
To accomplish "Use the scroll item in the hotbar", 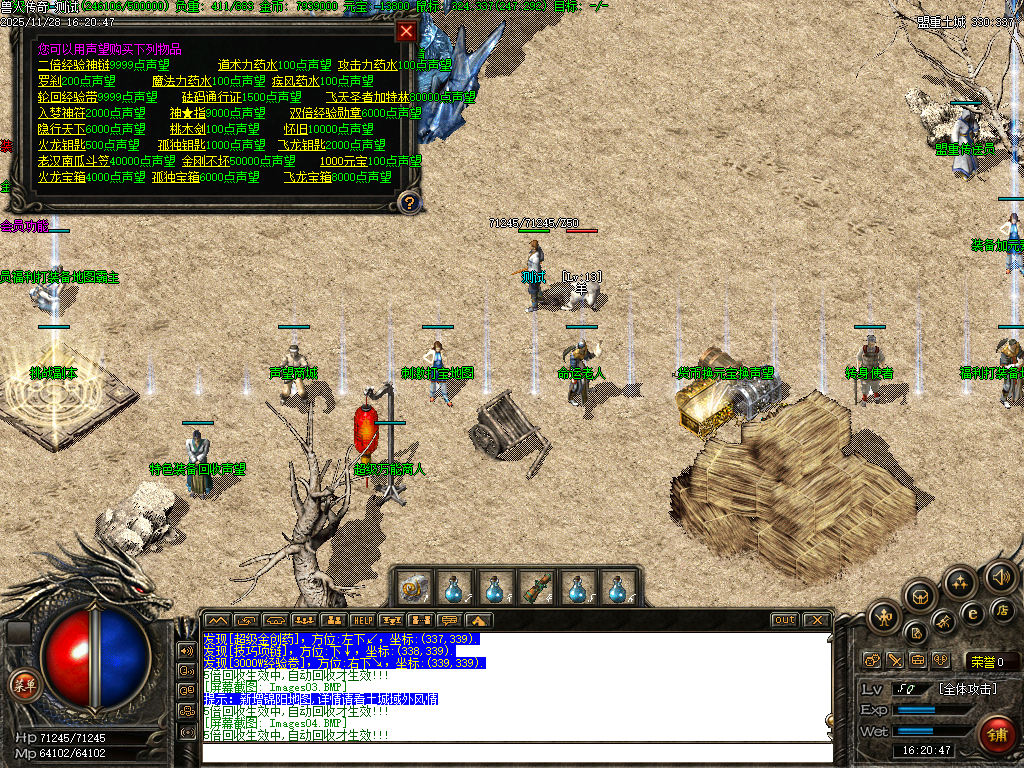I will [414, 586].
